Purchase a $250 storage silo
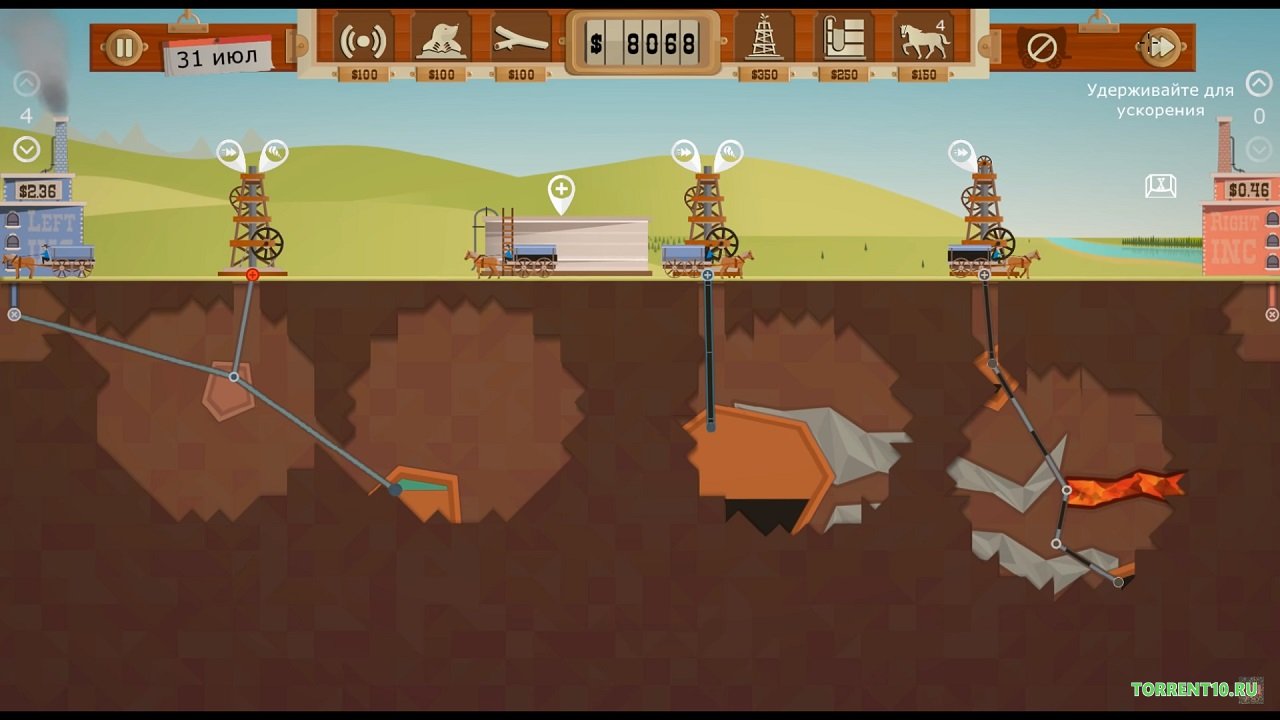Screen dimensions: 1280x720 [843, 42]
